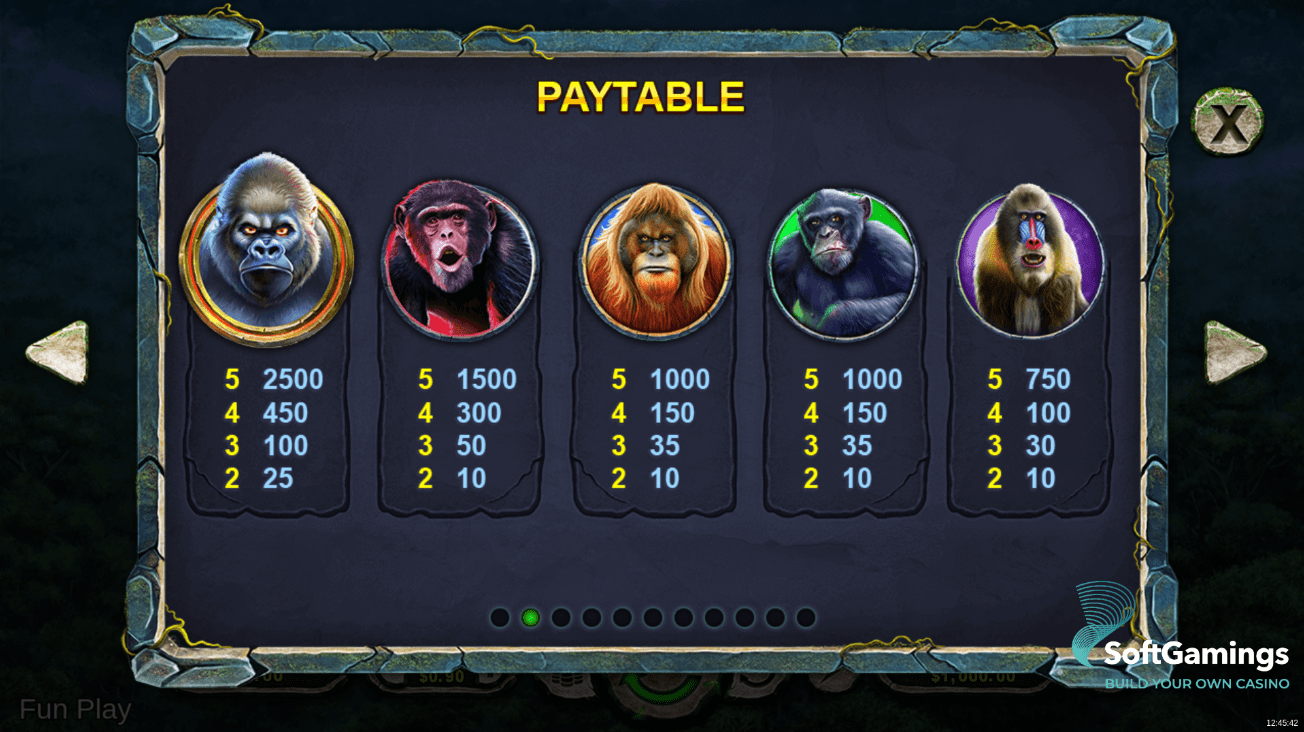
Task: Select the first page indicator dot
Action: click(500, 617)
